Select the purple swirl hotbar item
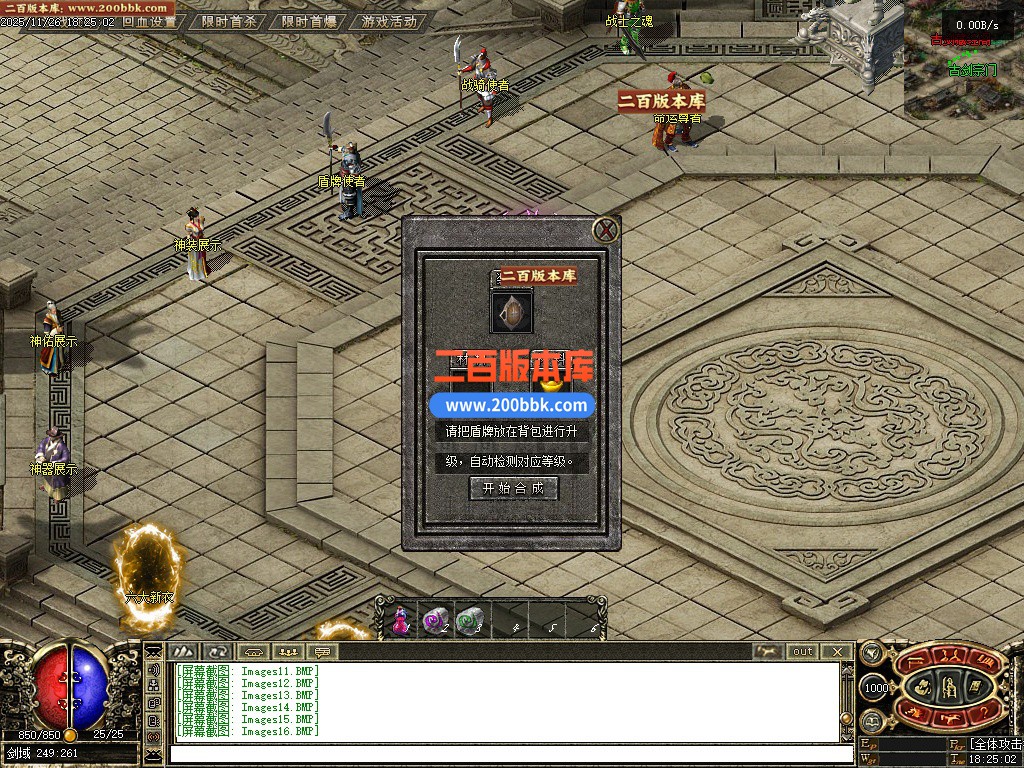Image resolution: width=1024 pixels, height=768 pixels. [x=435, y=621]
